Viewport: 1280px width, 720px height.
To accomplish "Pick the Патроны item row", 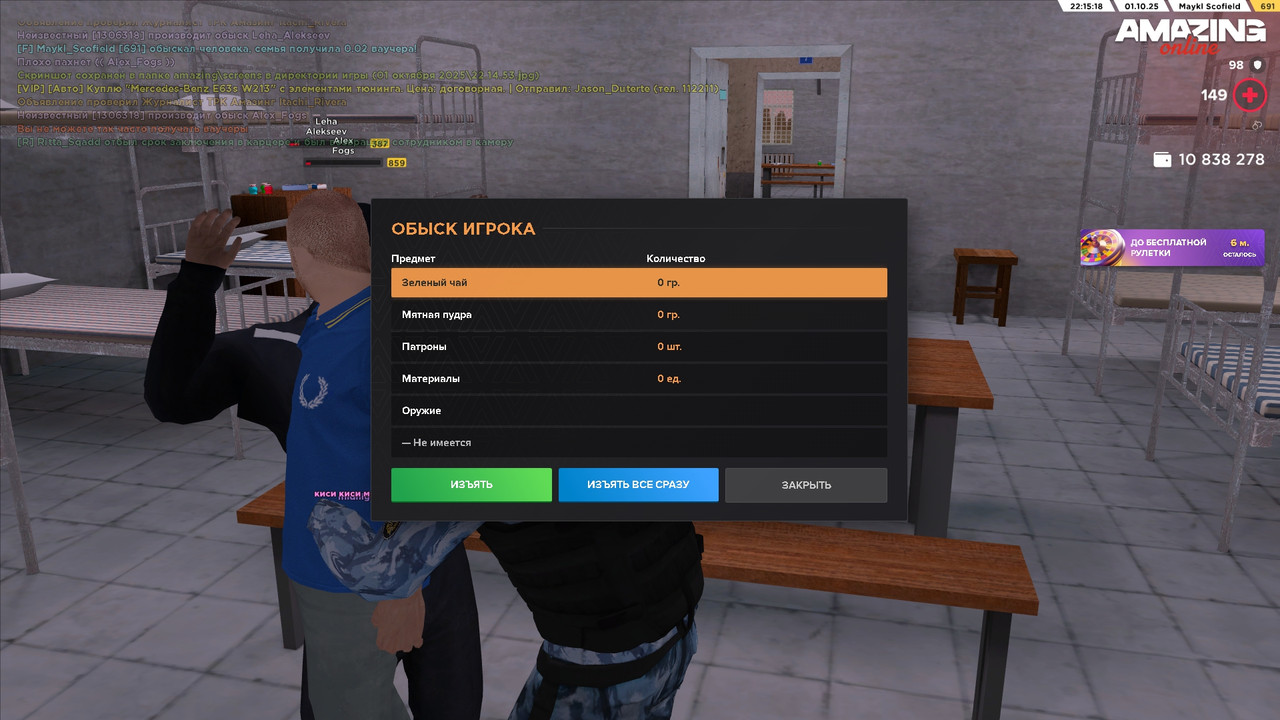I will (638, 347).
